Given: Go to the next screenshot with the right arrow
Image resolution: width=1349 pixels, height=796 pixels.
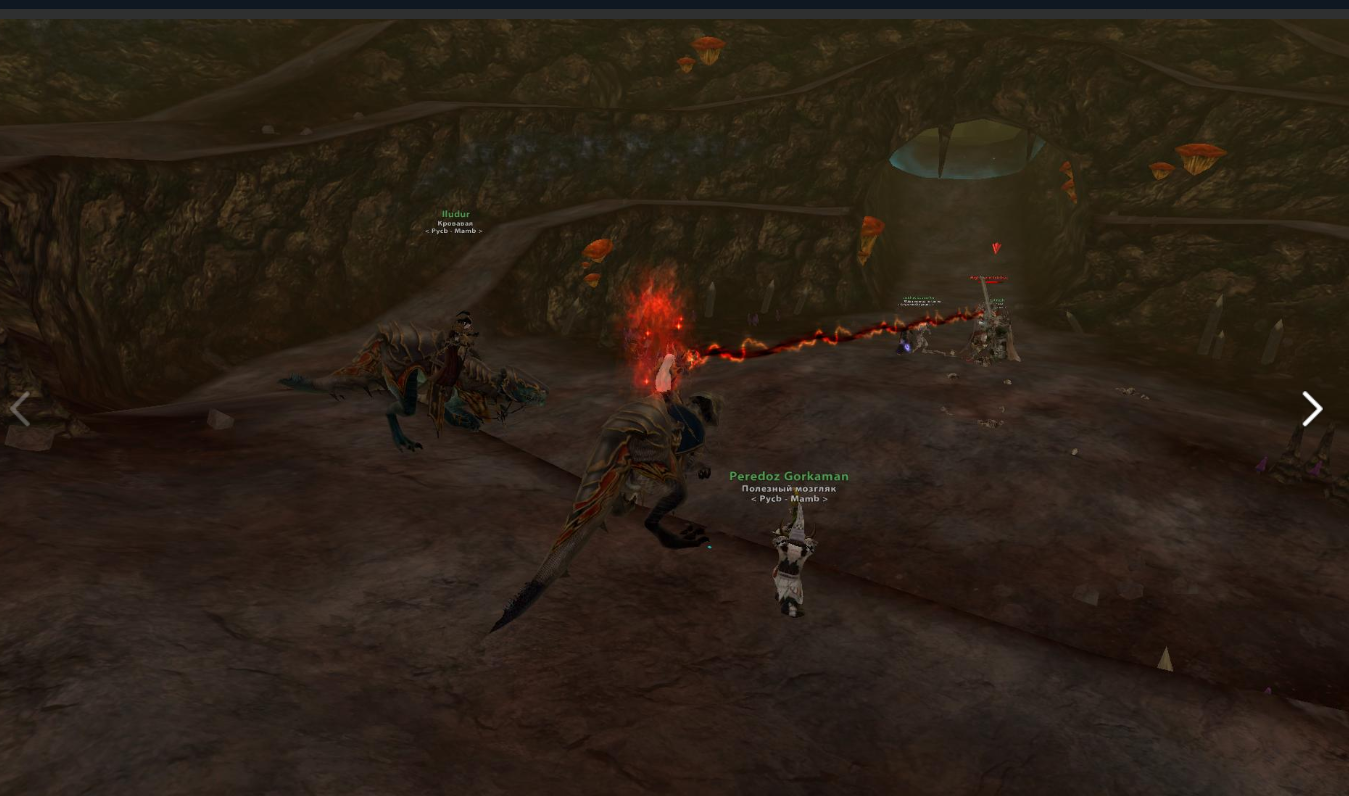Looking at the screenshot, I should (x=1312, y=409).
